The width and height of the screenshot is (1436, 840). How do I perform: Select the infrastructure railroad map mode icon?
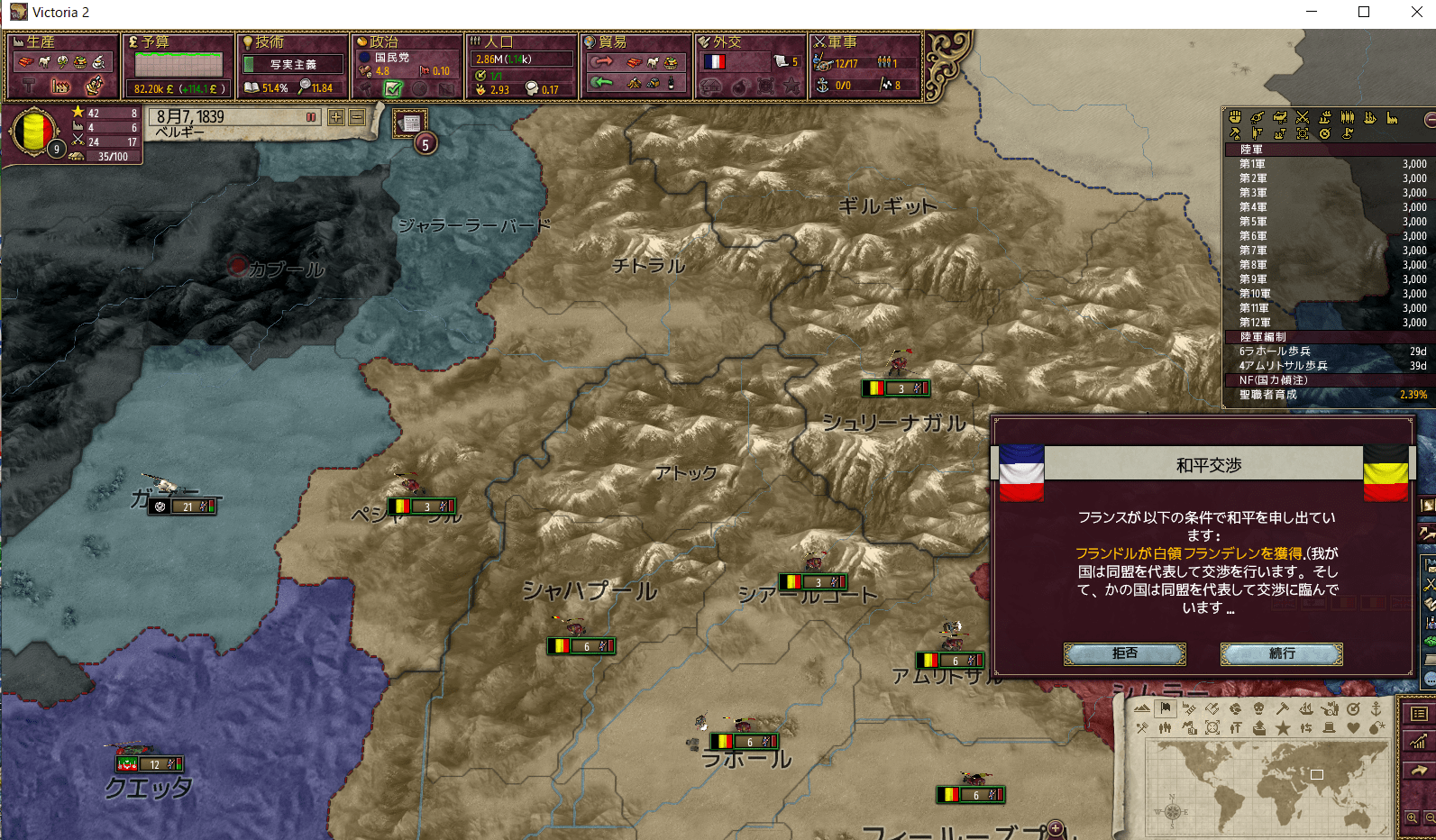(x=1190, y=710)
